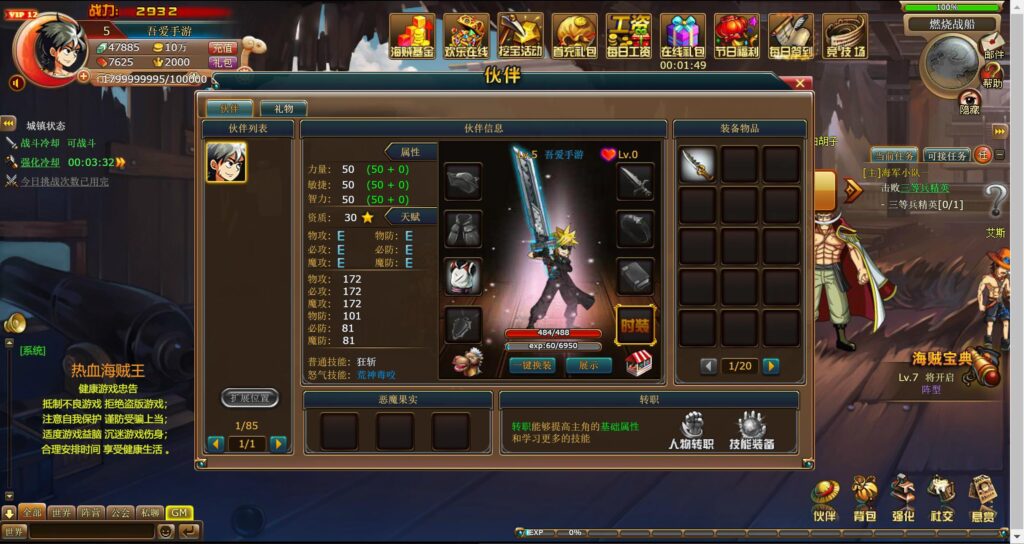Screen dimensions: 1024x544
Task: Open the 在线礼包 online gift pack
Action: (683, 37)
